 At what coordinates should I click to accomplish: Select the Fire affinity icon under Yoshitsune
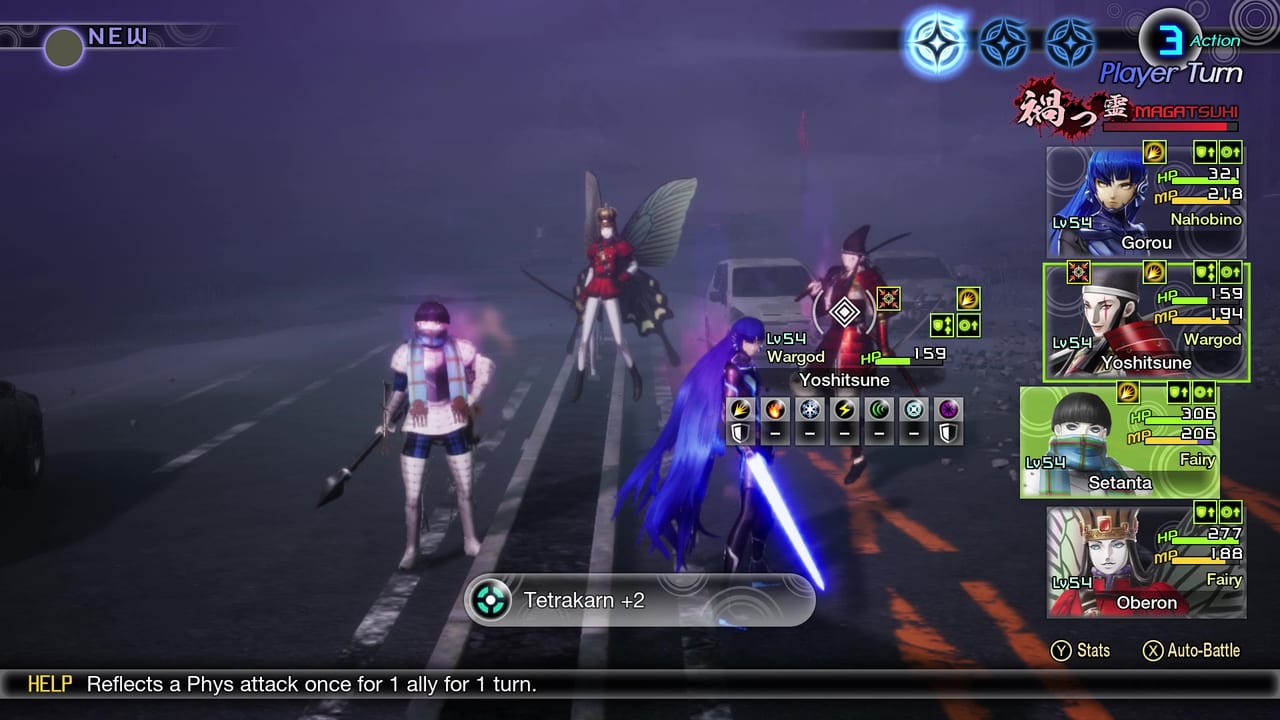click(x=774, y=410)
